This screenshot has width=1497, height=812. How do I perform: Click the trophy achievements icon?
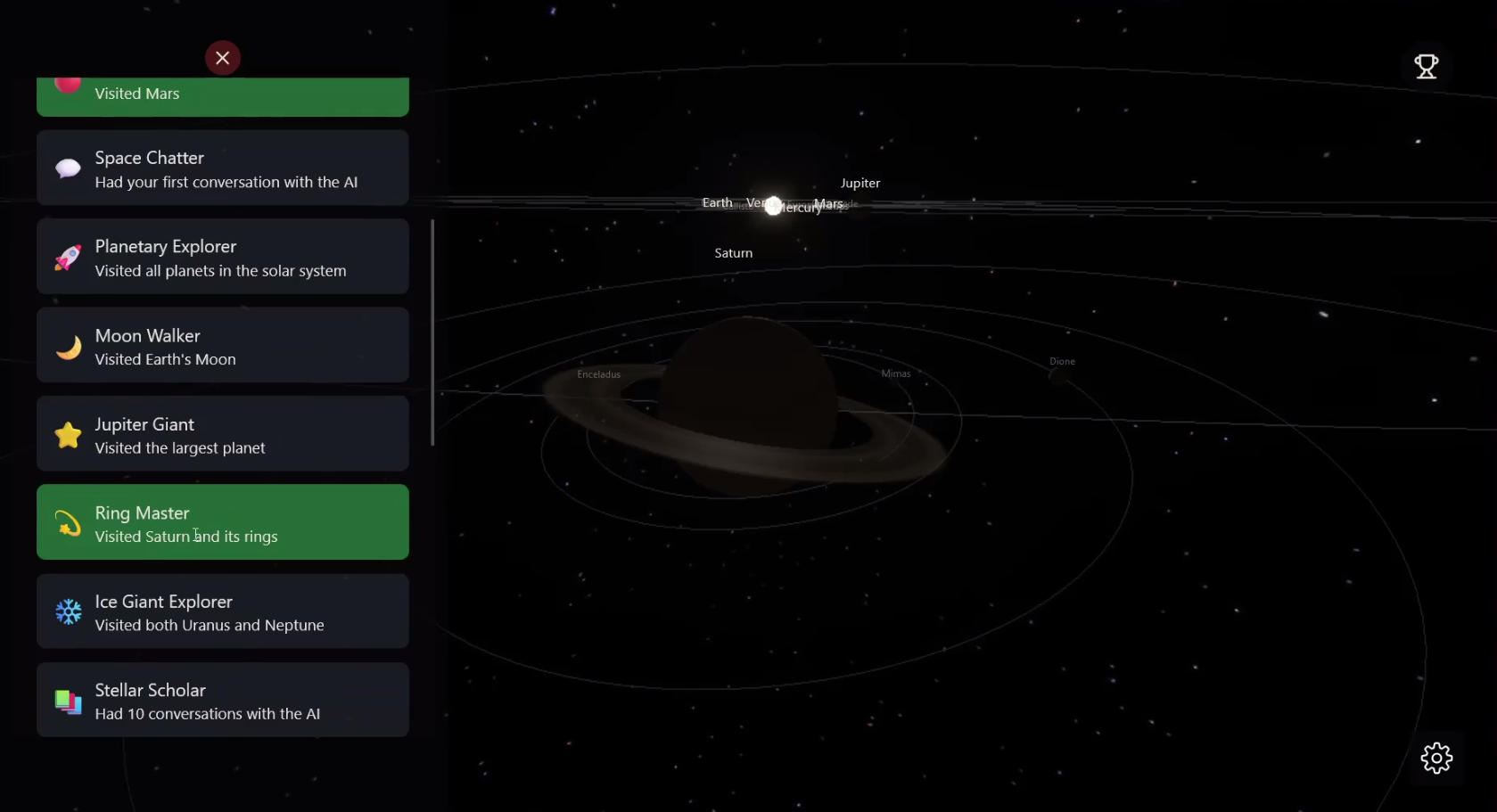tap(1426, 67)
